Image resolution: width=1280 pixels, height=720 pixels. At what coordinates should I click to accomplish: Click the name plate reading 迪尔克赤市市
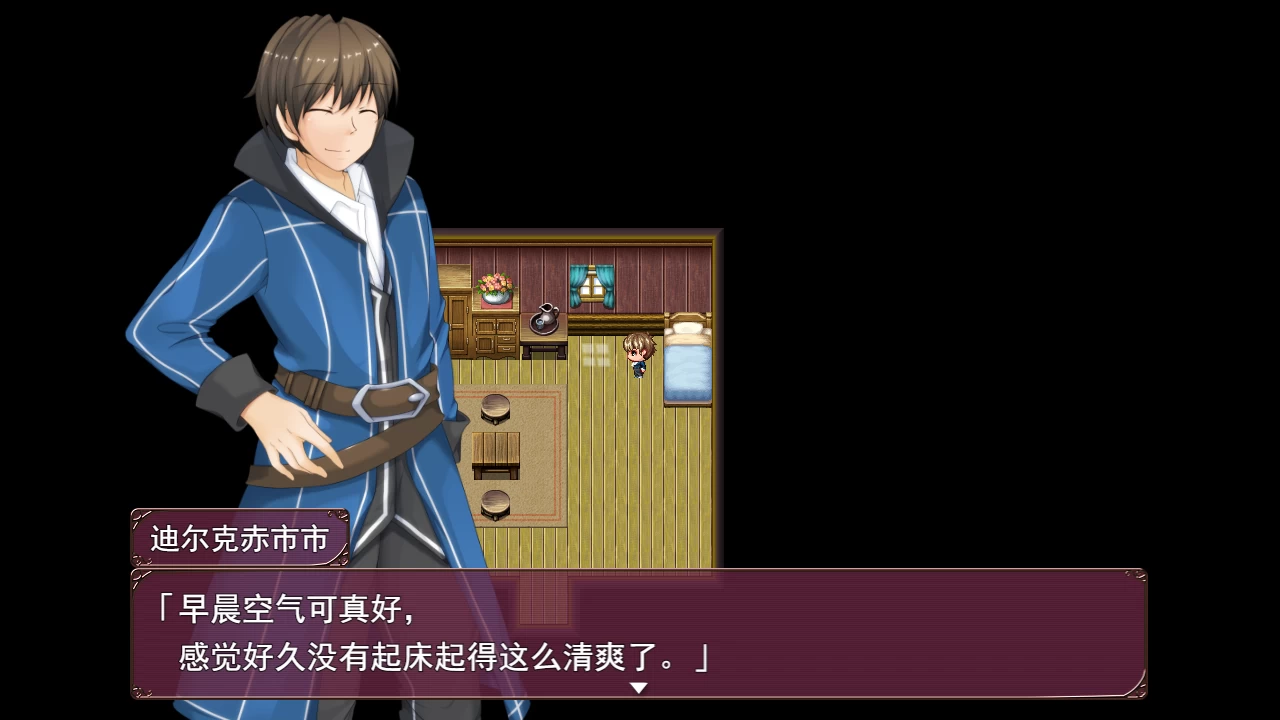pyautogui.click(x=240, y=536)
